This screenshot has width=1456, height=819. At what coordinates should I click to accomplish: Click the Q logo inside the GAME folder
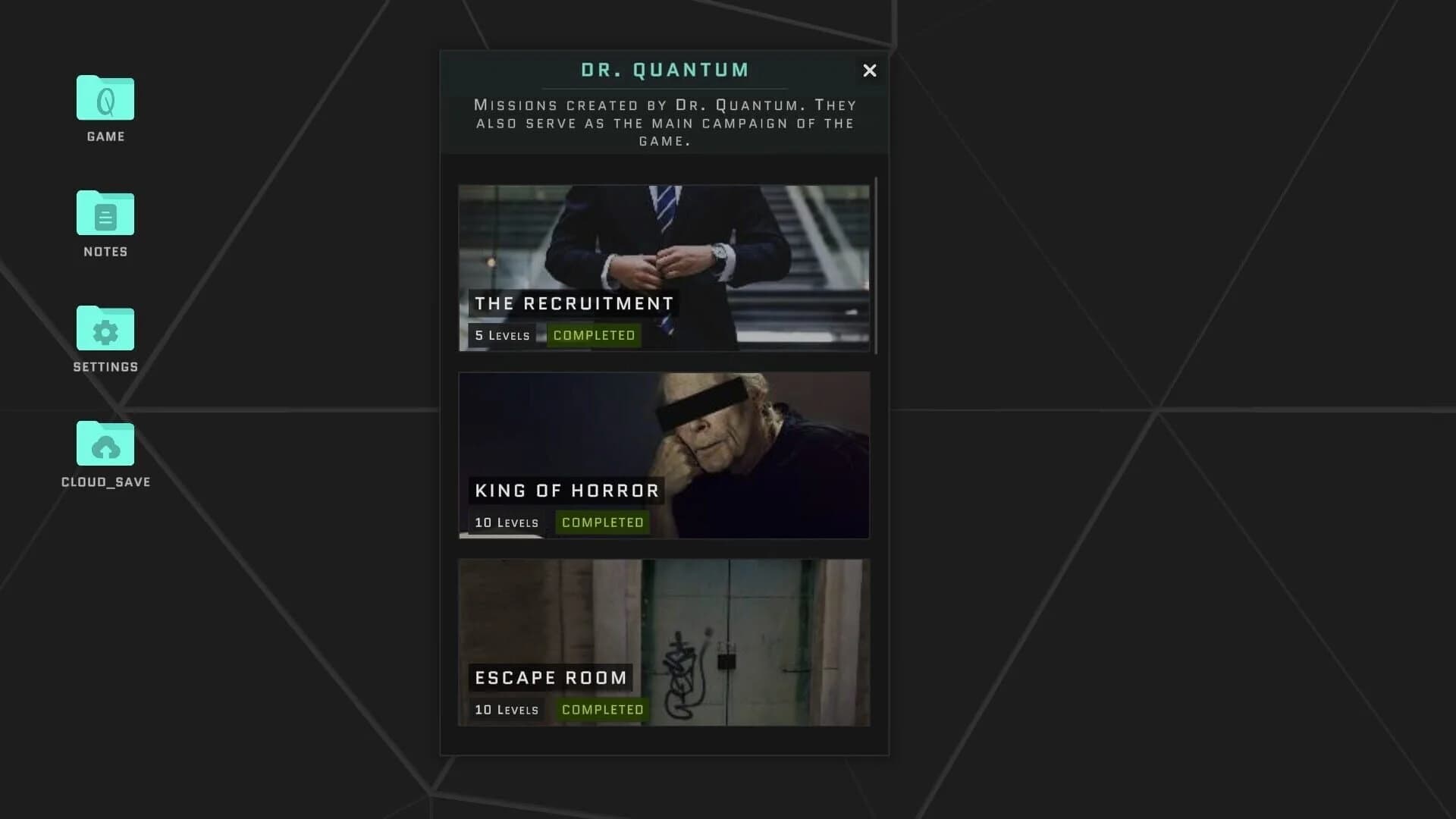tap(105, 99)
